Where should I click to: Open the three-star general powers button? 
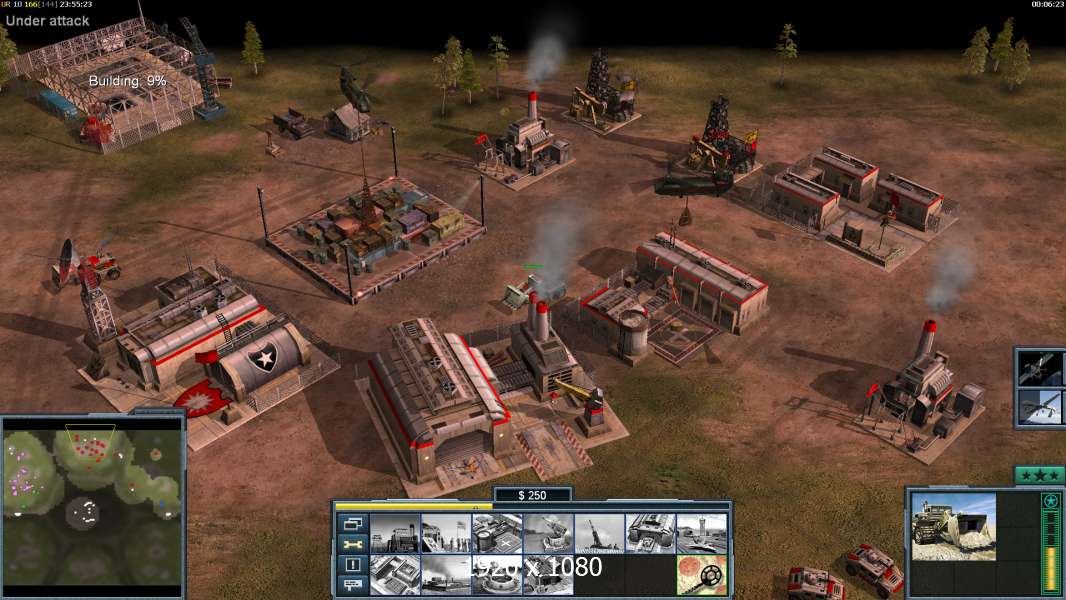point(1039,475)
